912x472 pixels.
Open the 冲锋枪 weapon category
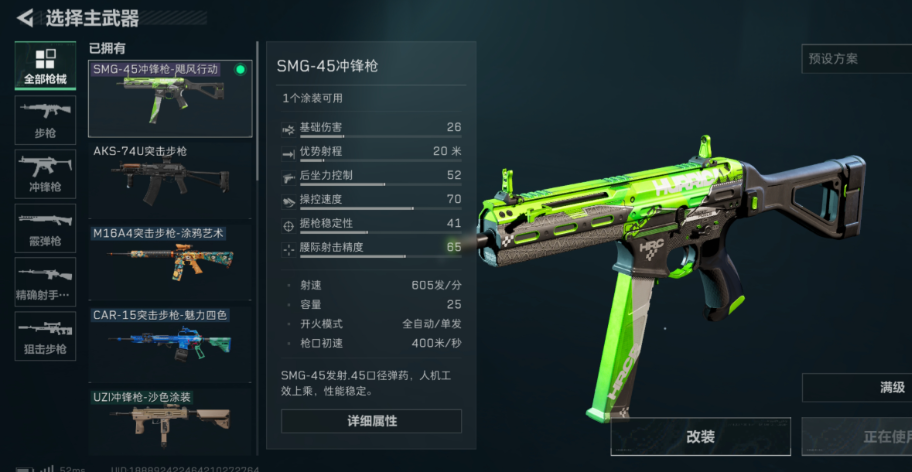tap(45, 174)
